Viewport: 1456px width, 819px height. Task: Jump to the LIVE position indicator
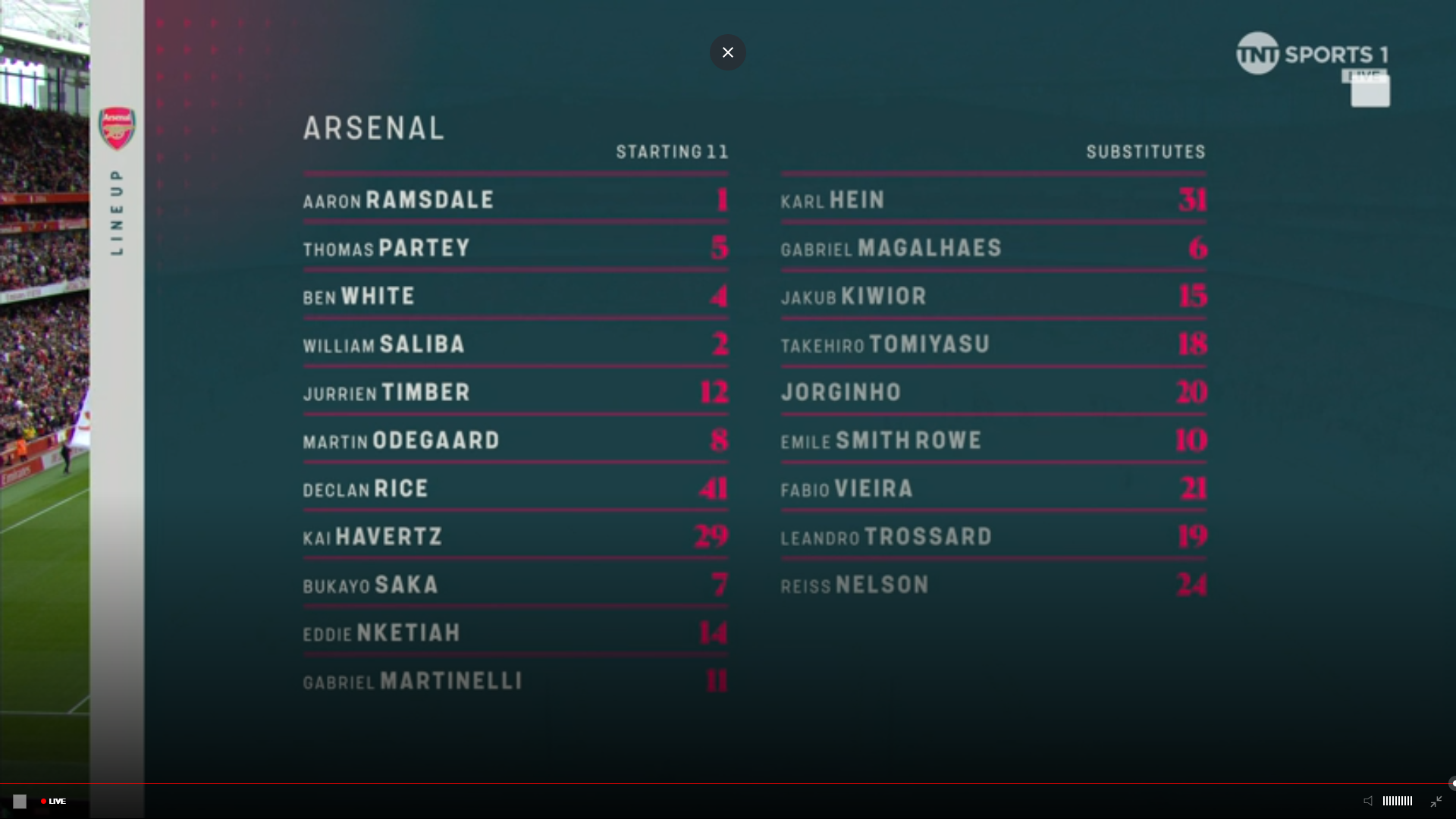[54, 801]
